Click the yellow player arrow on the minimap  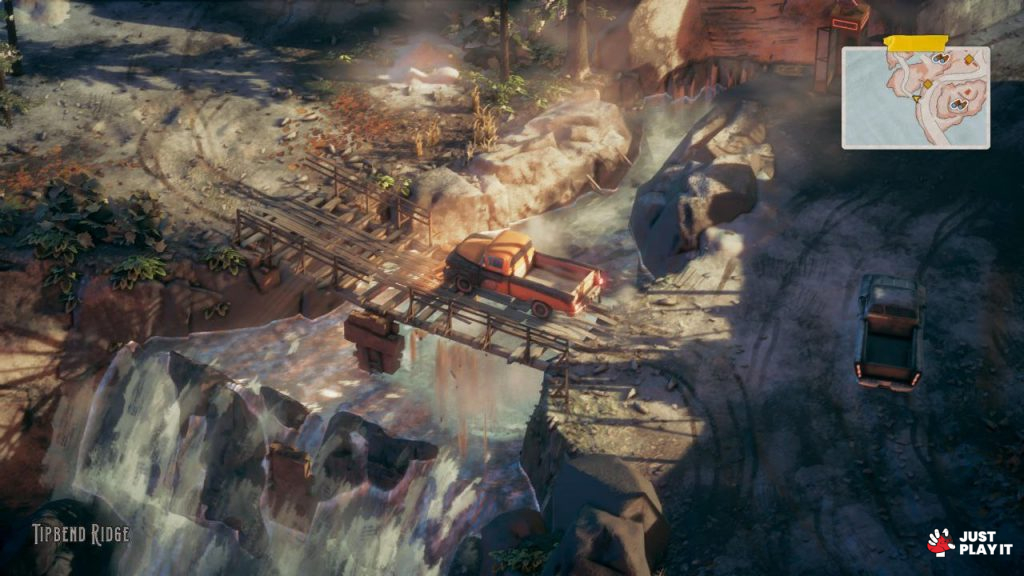[917, 98]
